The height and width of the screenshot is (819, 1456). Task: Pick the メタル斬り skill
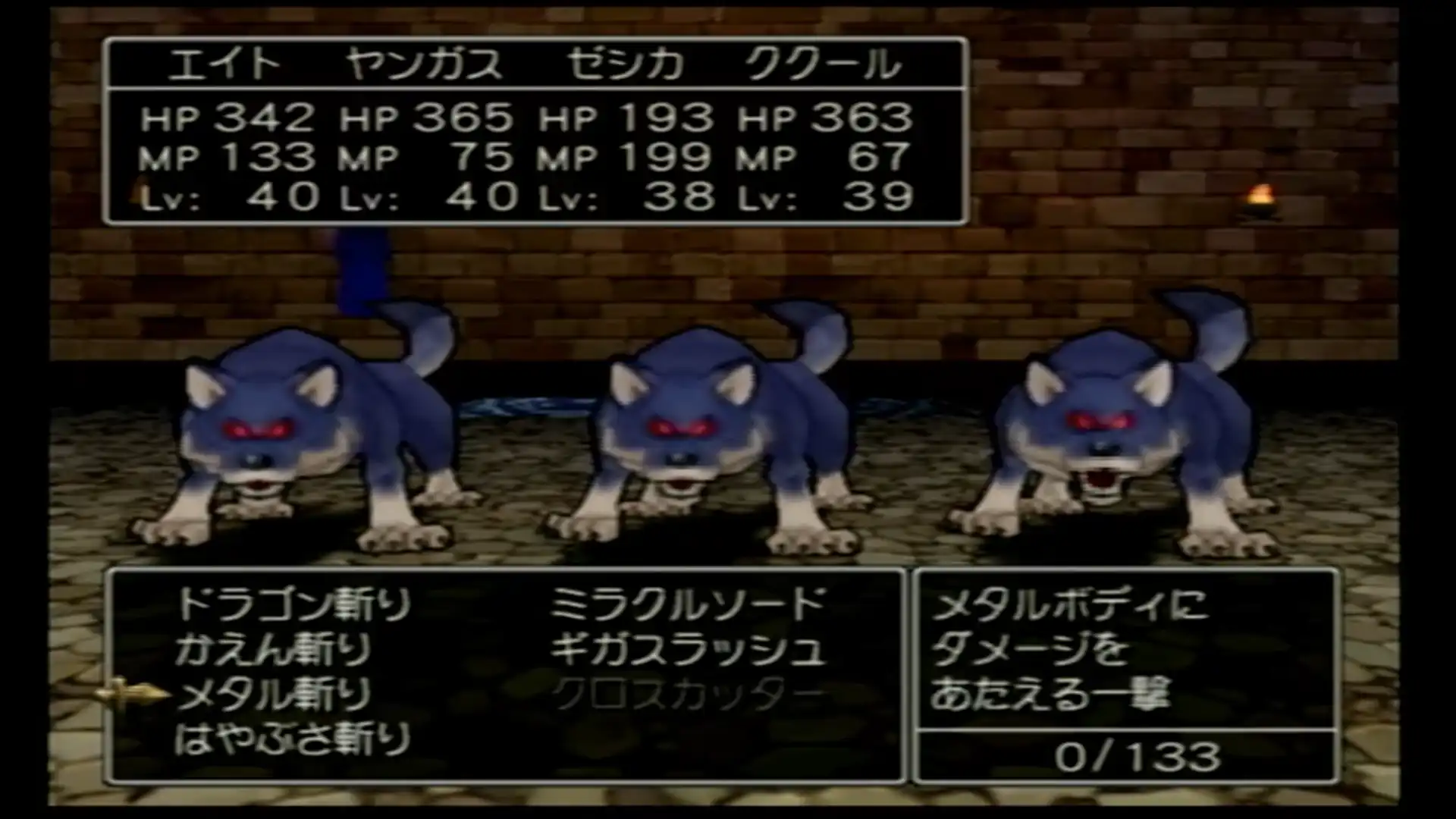(x=273, y=695)
